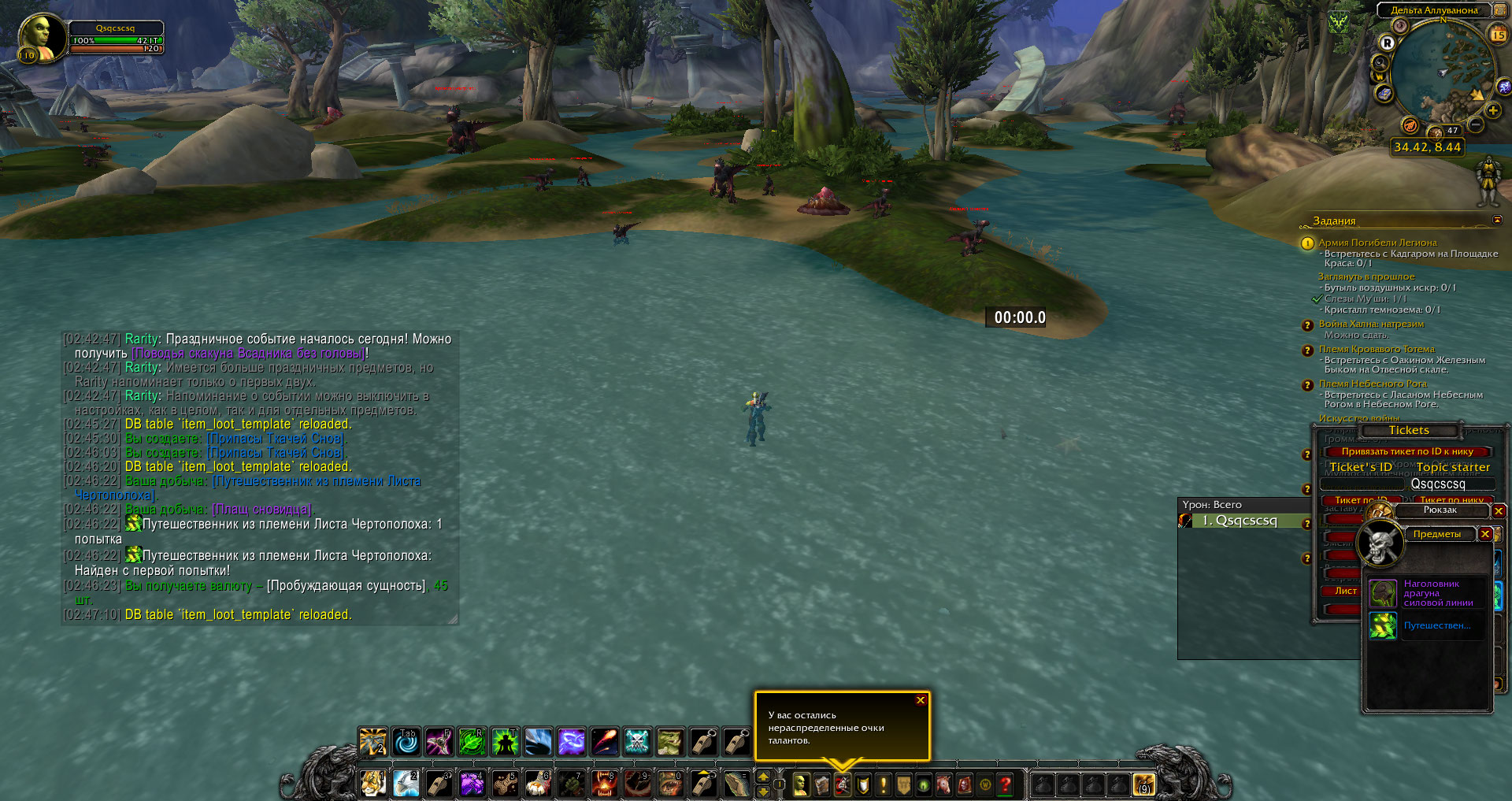Select the Topic starter name field
This screenshot has width=1512, height=801.
pos(1437,484)
